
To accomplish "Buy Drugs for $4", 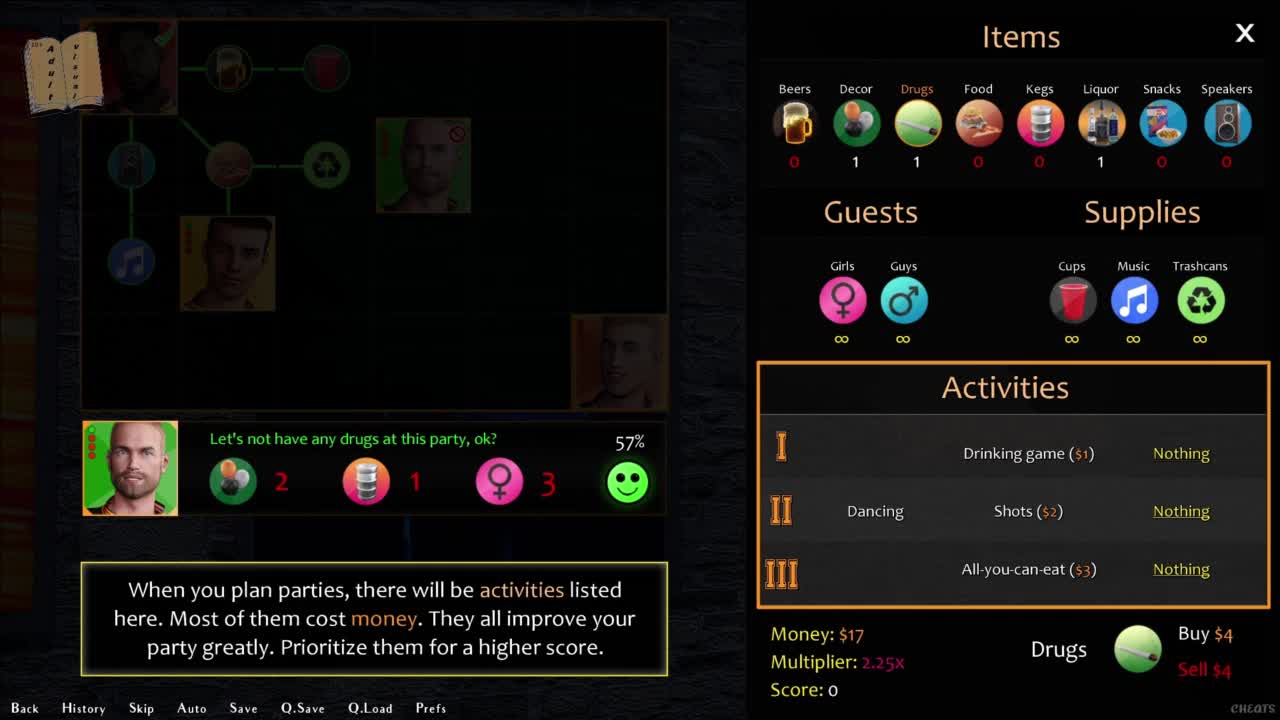I will pos(1204,634).
